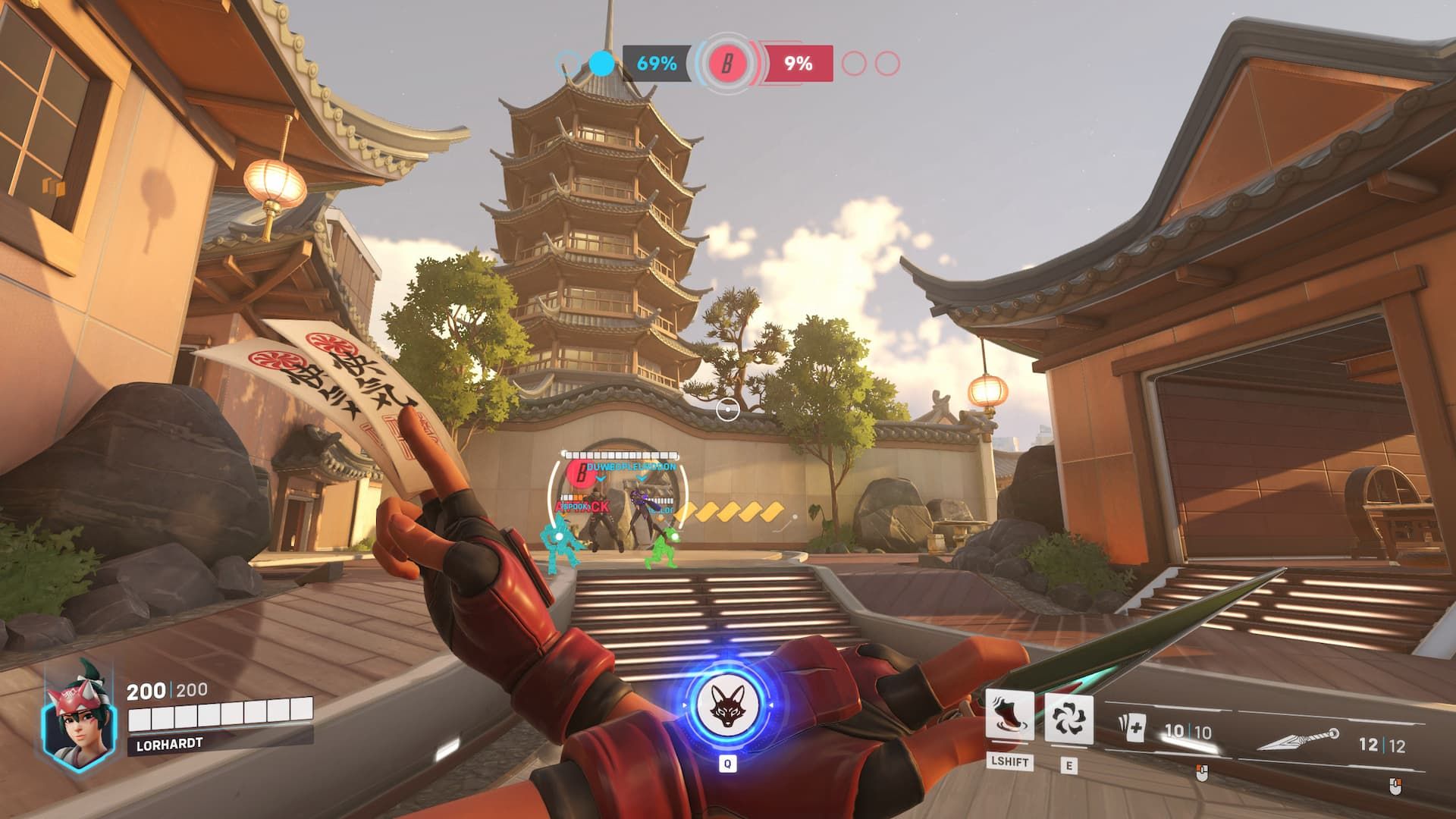Image resolution: width=1456 pixels, height=819 pixels.
Task: Expand the chevron above the purple enemy hero
Action: click(x=642, y=479)
